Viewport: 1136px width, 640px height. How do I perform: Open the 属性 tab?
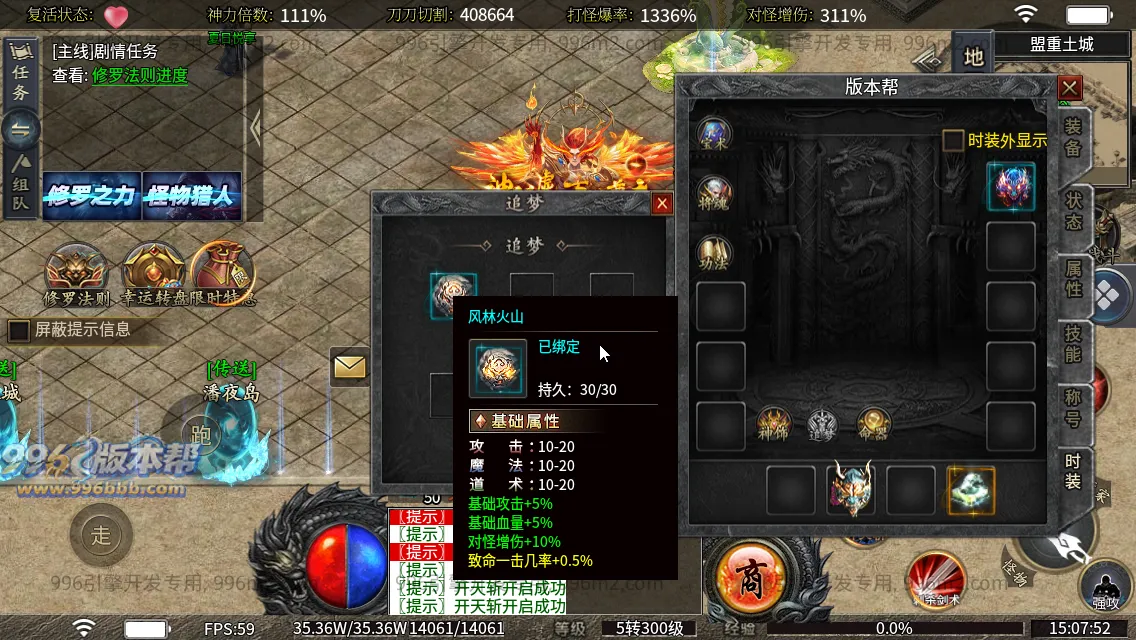tap(1073, 279)
